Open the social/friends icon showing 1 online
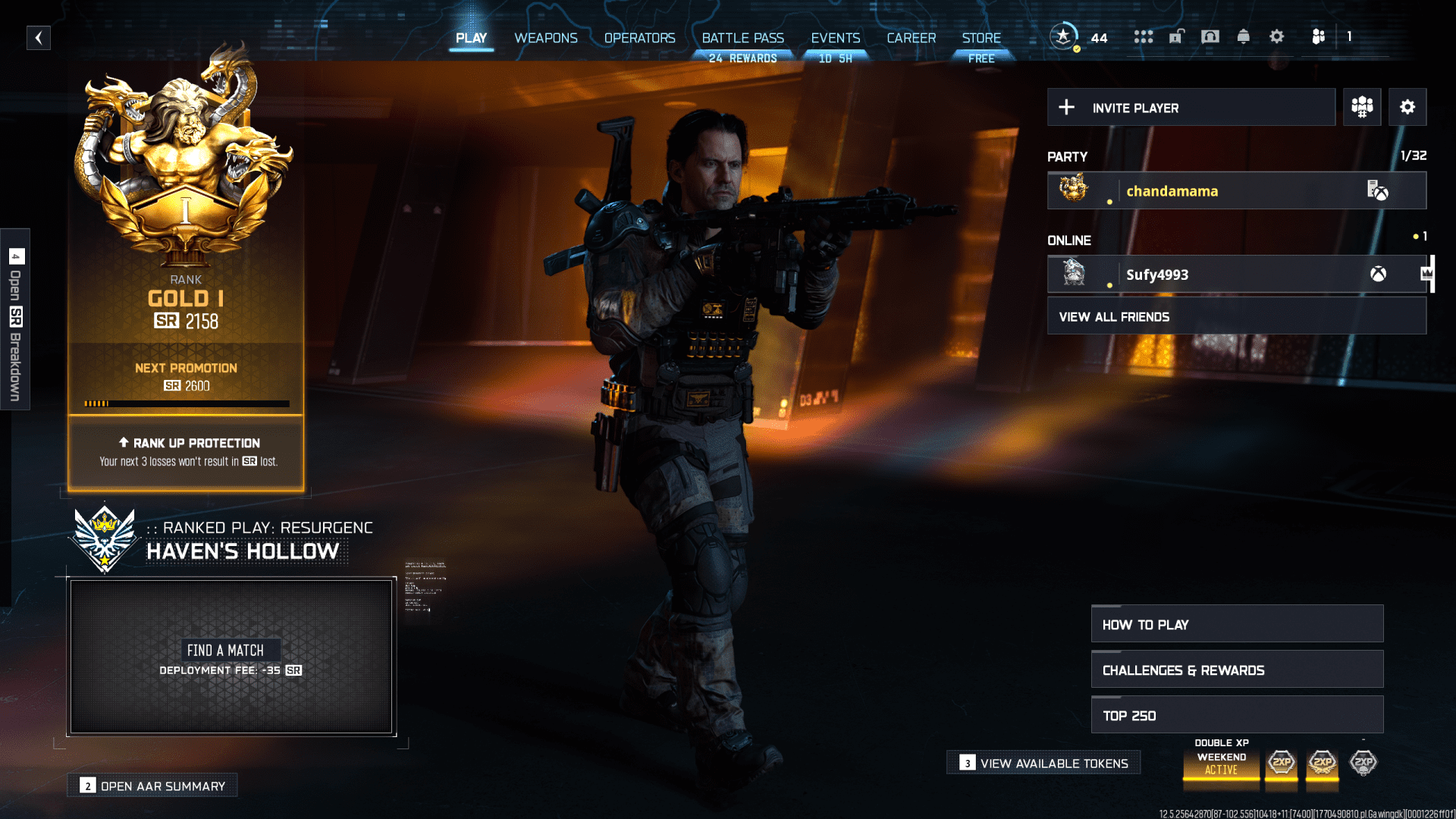 1319,36
